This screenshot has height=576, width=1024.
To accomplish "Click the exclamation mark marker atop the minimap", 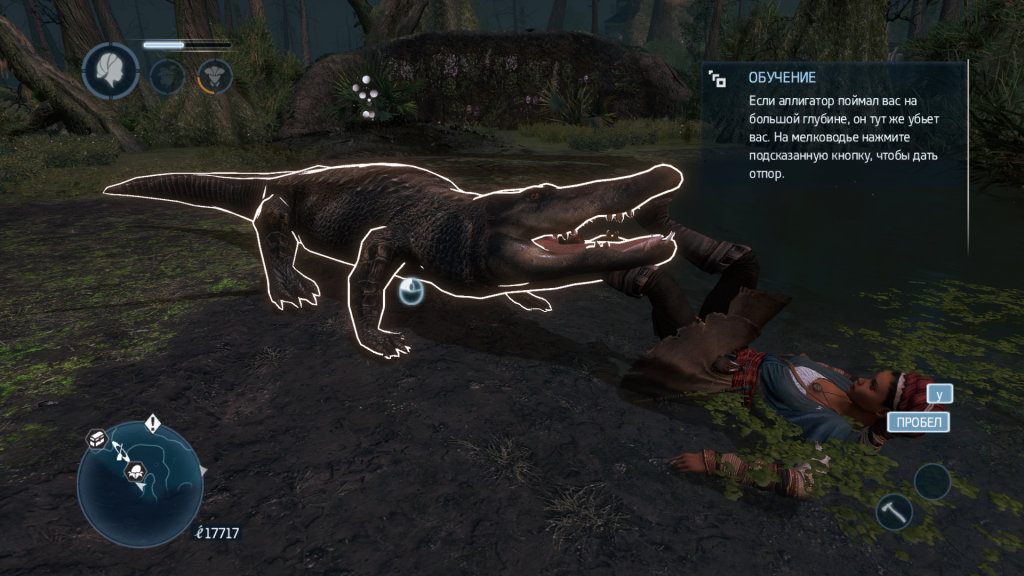I will pyautogui.click(x=152, y=423).
